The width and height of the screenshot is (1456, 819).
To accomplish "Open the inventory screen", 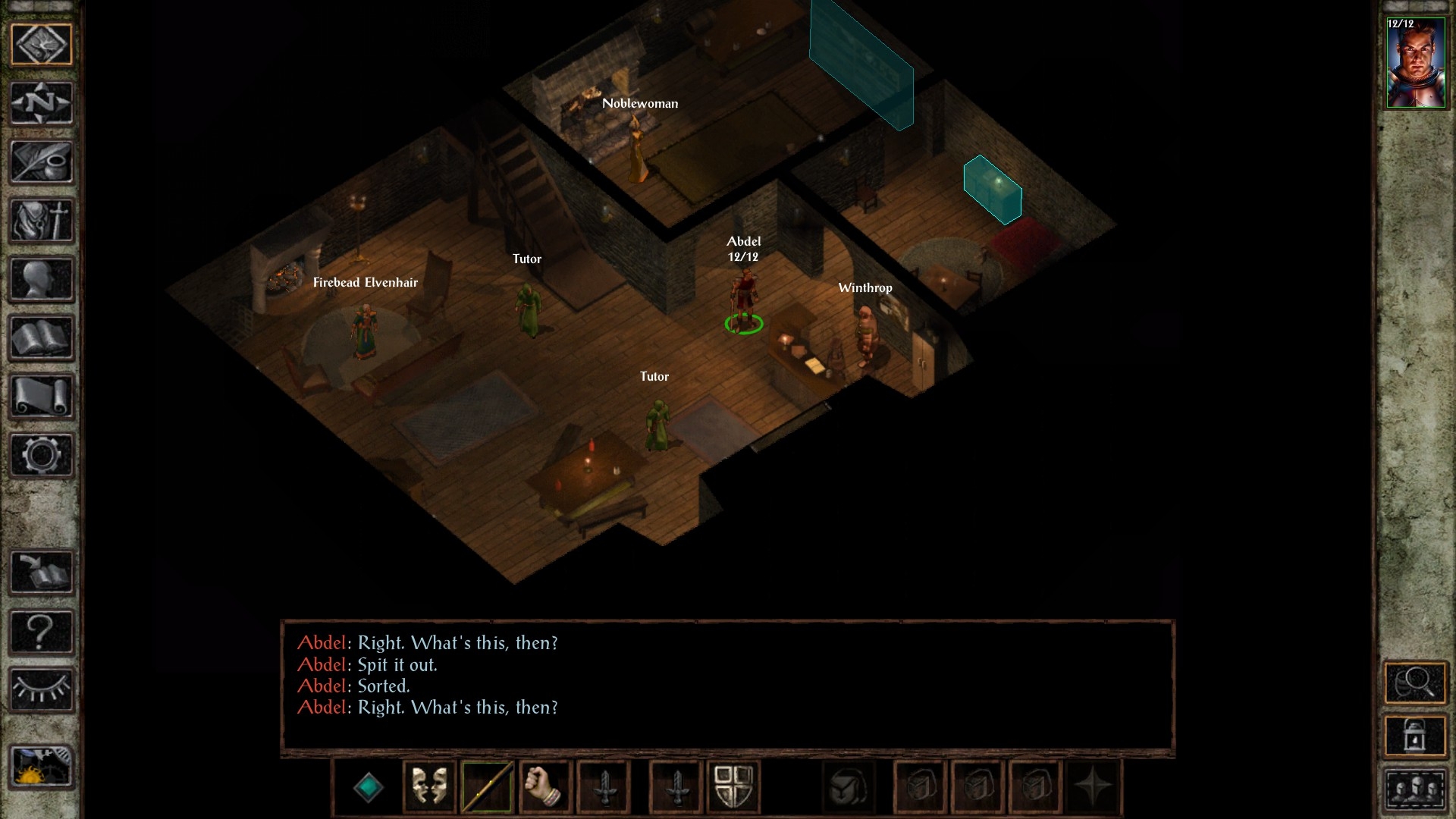I will click(x=41, y=221).
